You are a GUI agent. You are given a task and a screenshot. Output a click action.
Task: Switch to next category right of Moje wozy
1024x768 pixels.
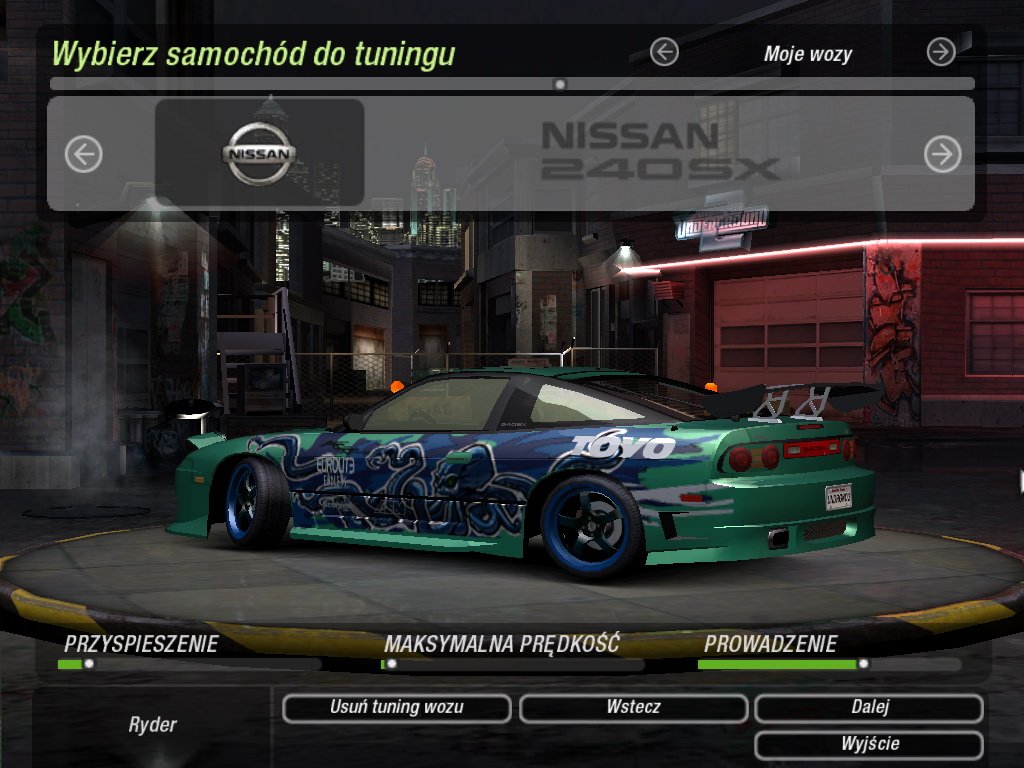[941, 52]
